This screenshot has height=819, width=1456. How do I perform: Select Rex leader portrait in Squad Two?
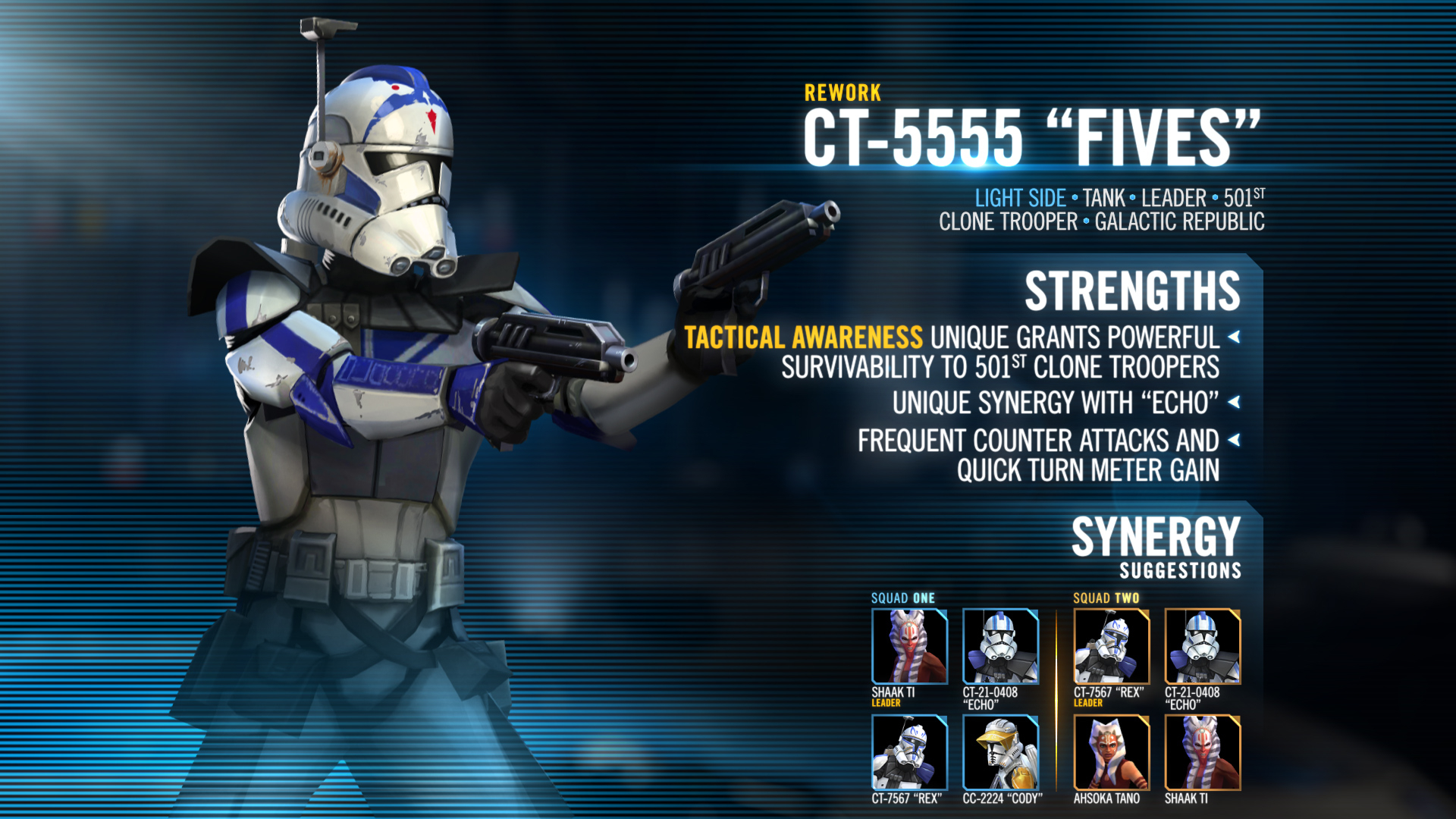click(1112, 646)
